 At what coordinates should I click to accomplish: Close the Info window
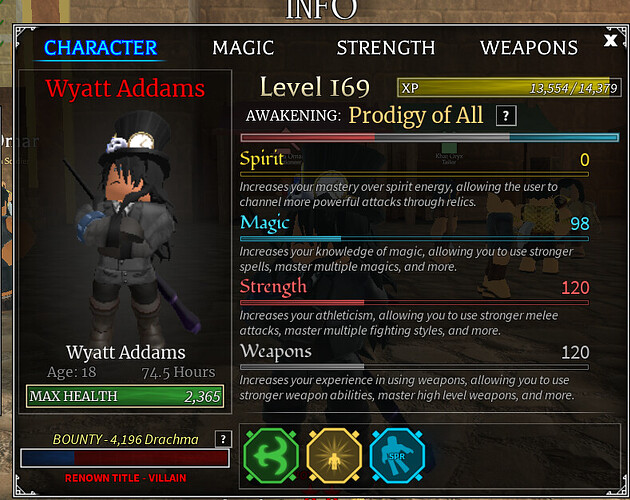click(x=611, y=41)
